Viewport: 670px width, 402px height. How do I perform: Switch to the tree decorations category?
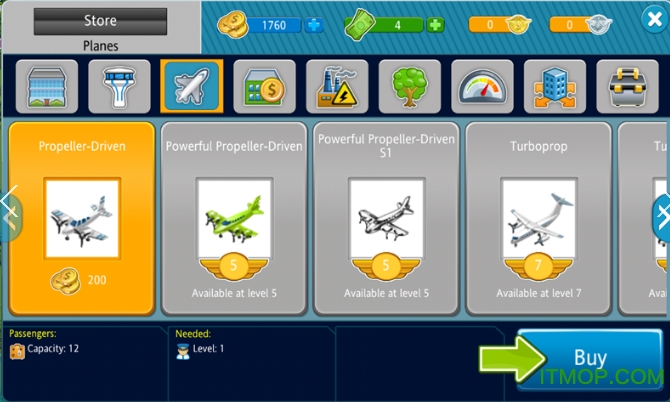pyautogui.click(x=410, y=87)
